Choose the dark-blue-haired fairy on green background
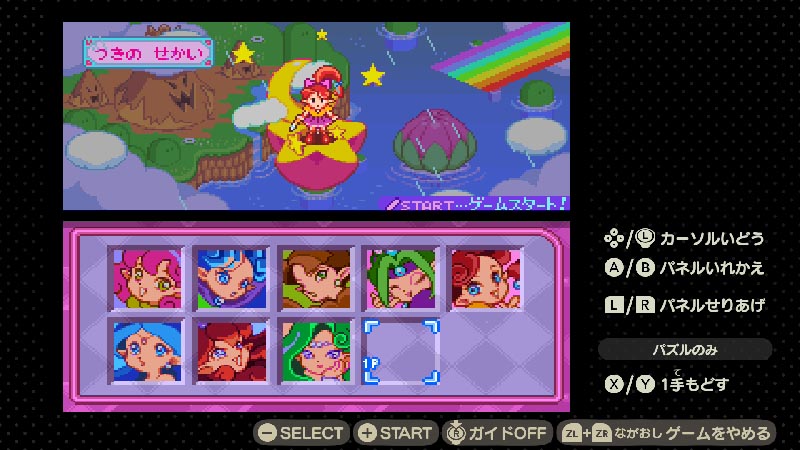The image size is (800, 450). (231, 281)
